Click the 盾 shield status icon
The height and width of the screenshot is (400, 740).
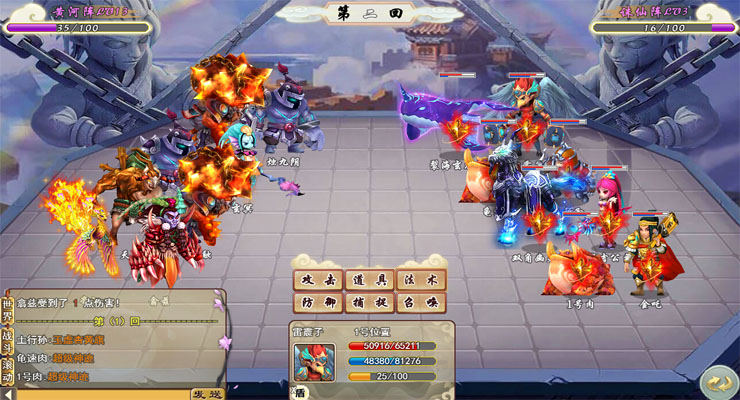301,393
